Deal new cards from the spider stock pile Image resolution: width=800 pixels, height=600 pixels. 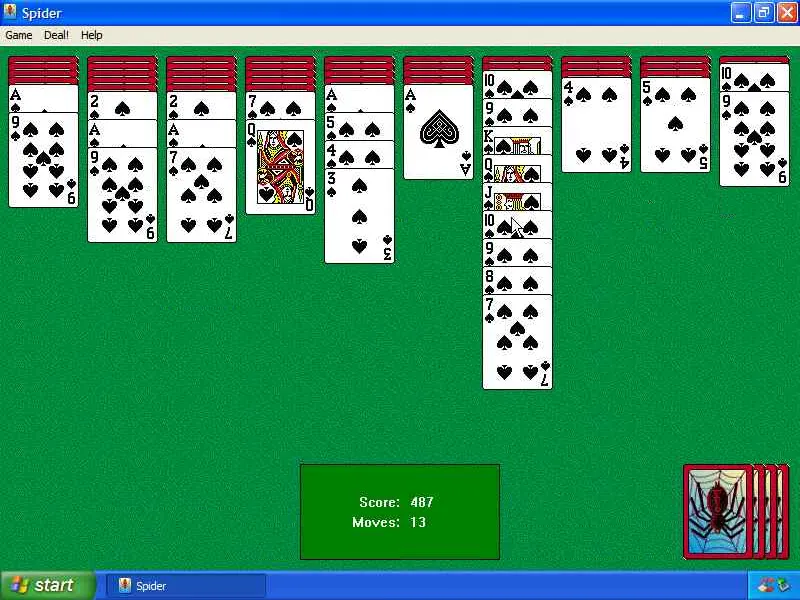pyautogui.click(x=718, y=511)
